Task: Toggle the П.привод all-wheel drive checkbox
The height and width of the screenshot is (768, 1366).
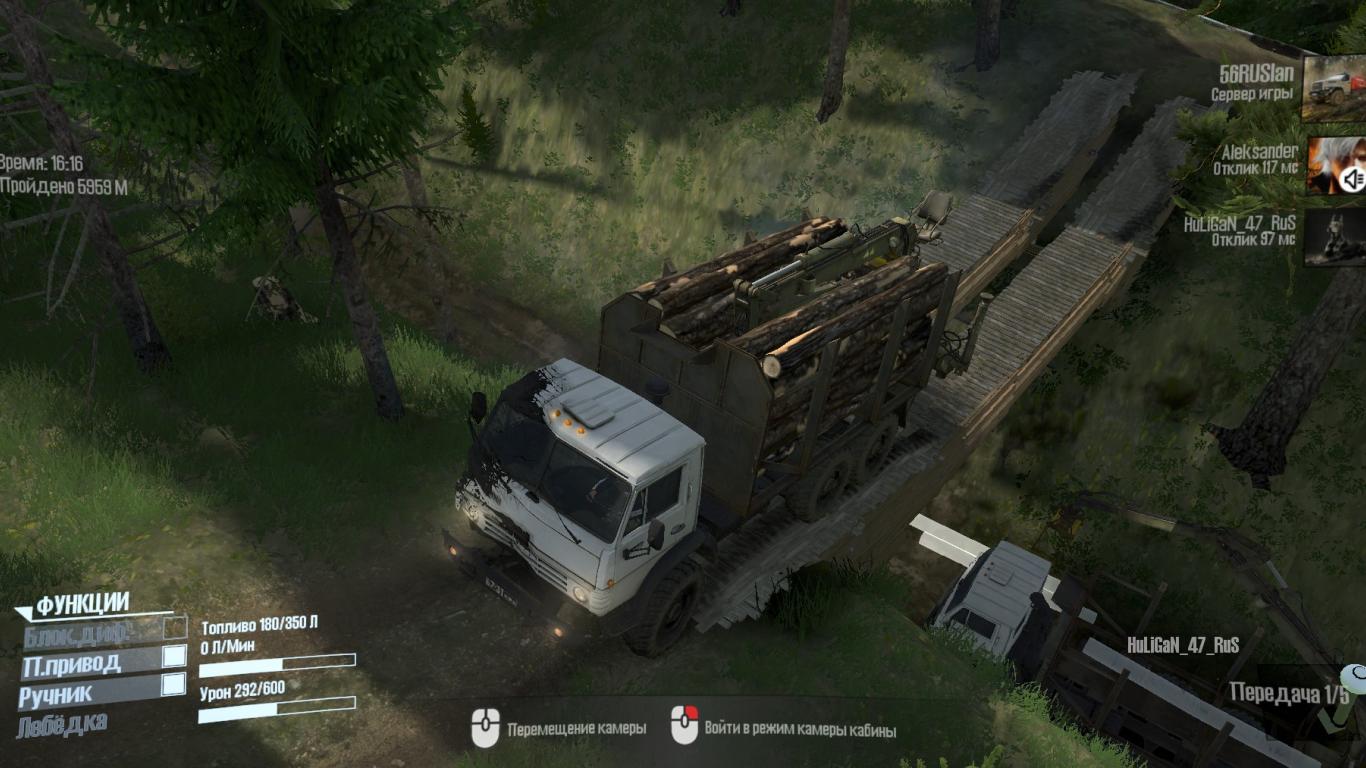Action: pos(174,656)
